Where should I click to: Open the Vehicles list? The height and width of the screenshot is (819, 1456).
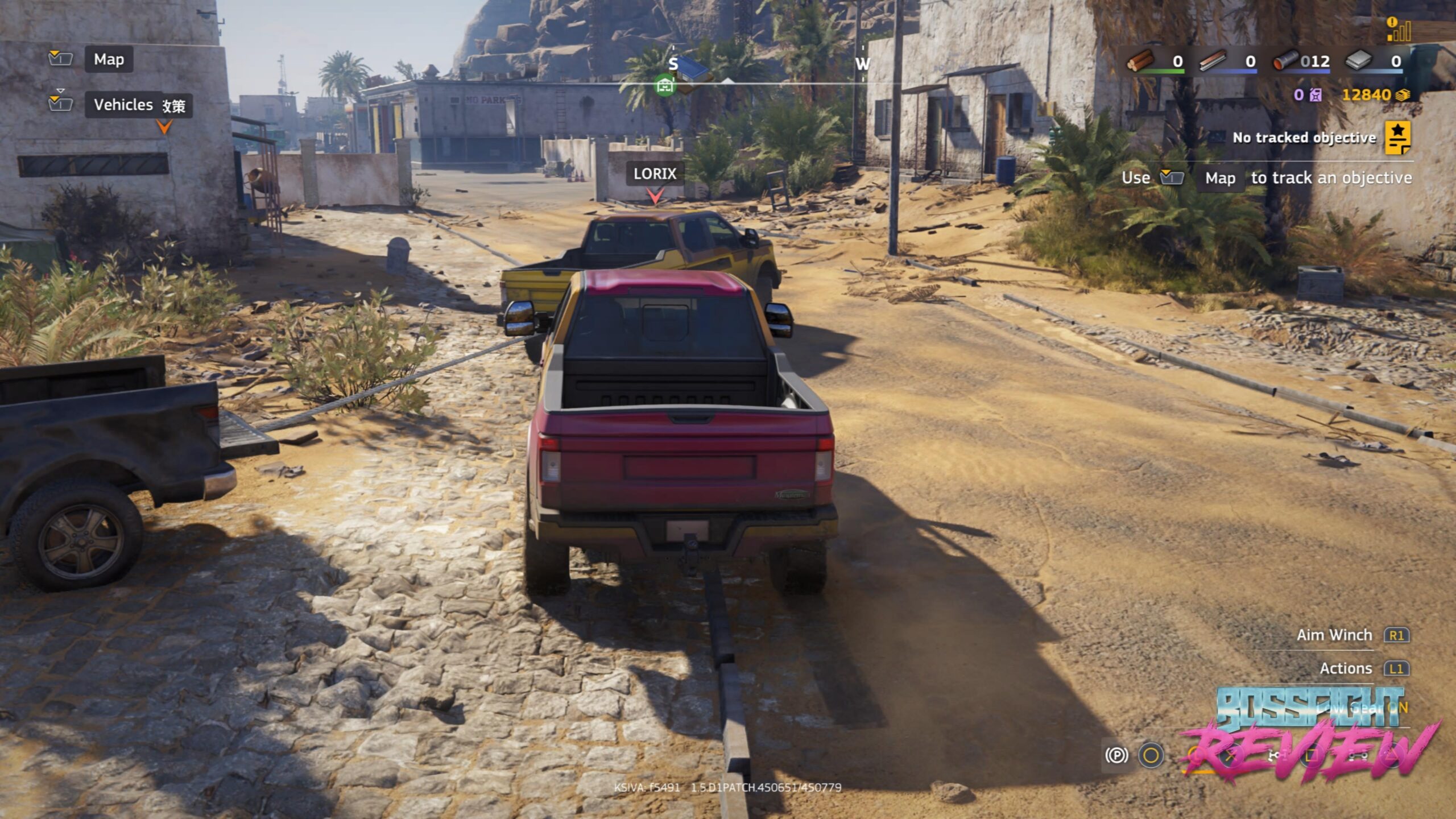(x=123, y=105)
